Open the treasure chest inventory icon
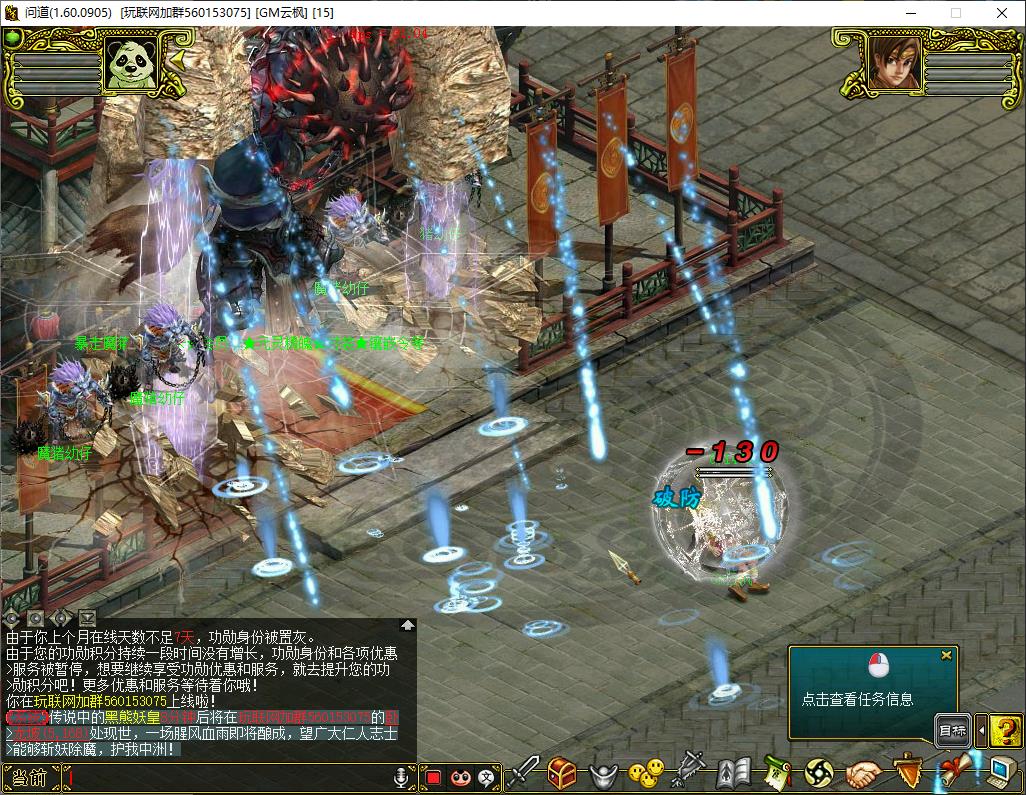Image resolution: width=1026 pixels, height=795 pixels. point(562,773)
